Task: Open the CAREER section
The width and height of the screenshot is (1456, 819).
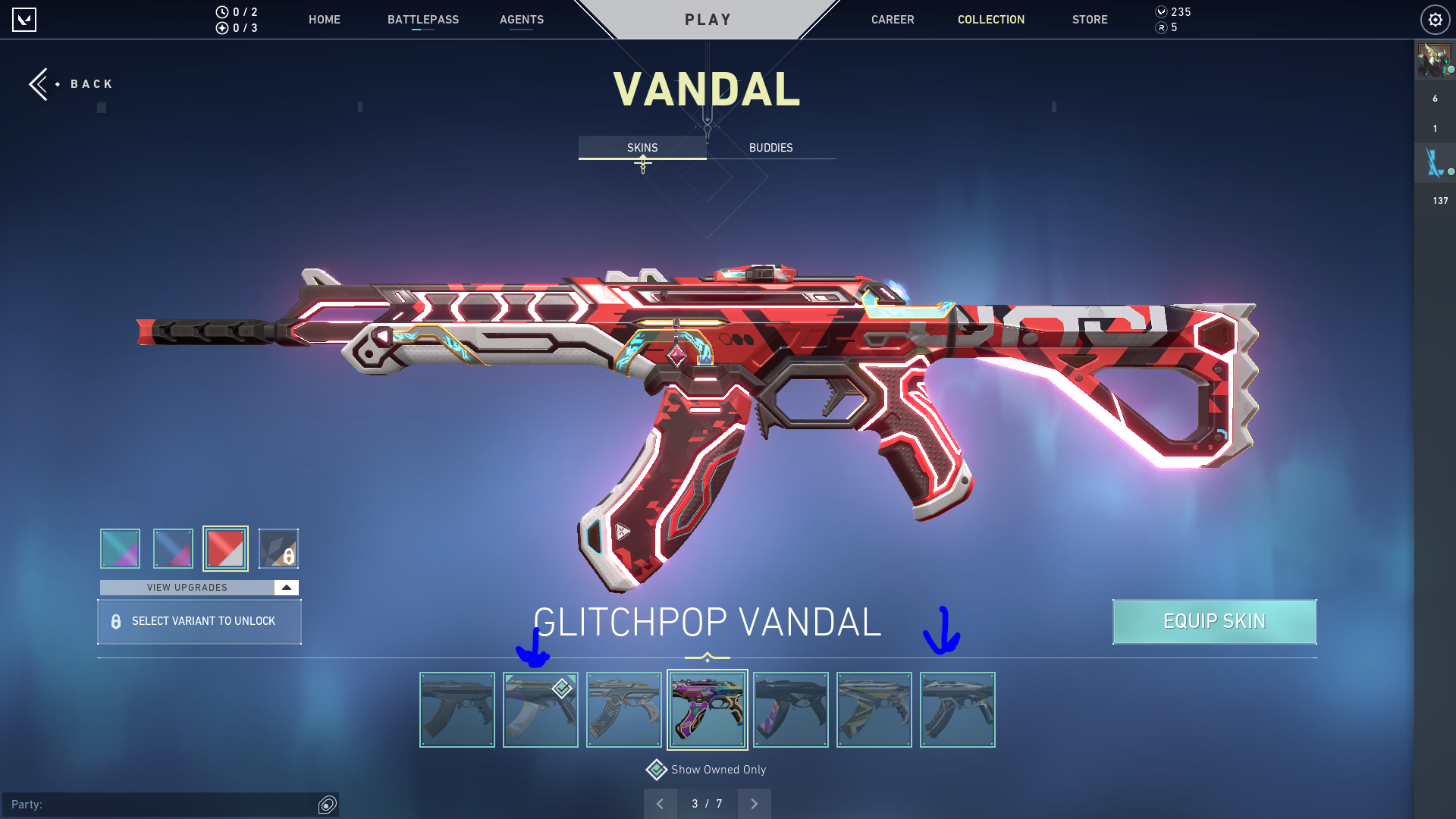Action: [893, 20]
